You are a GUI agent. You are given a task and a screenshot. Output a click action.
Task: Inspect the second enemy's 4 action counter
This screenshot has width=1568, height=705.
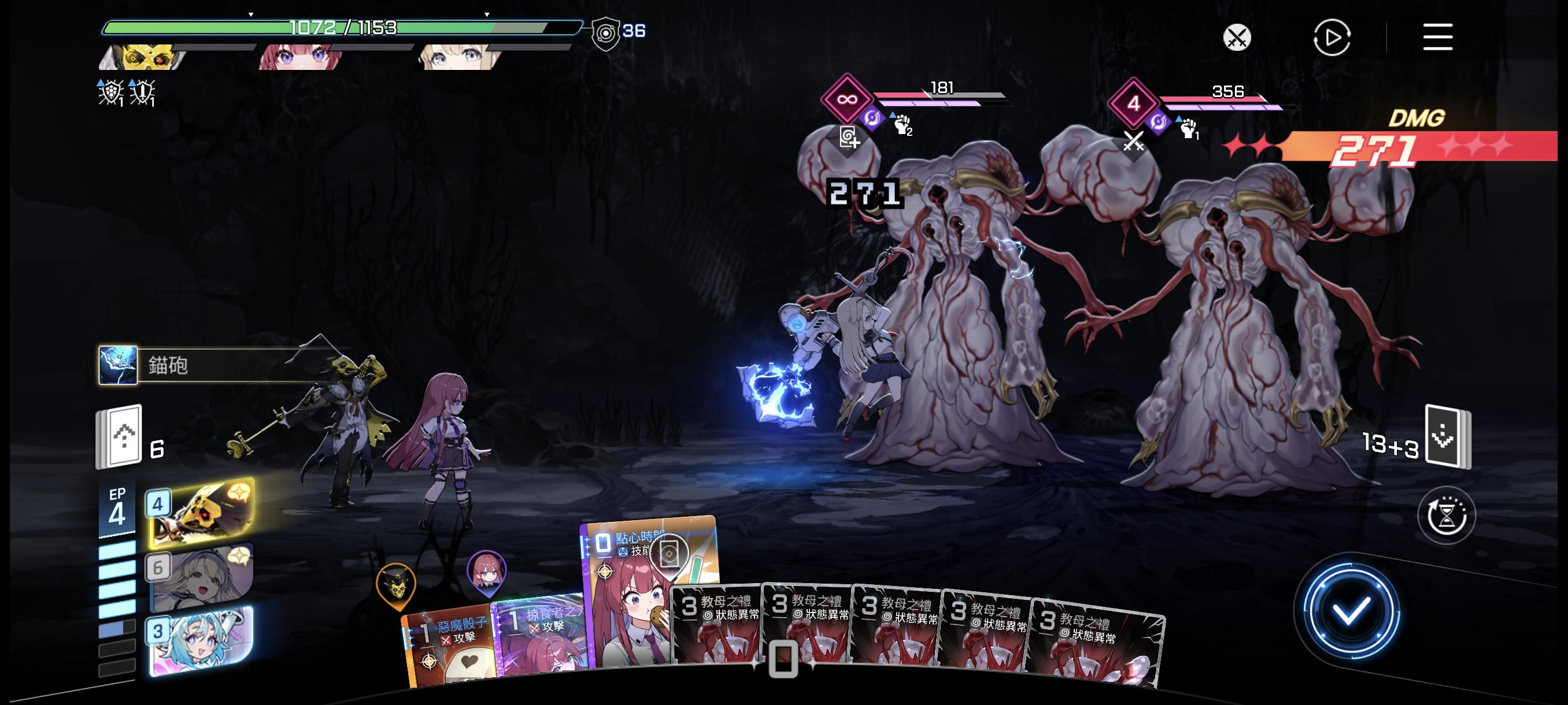1133,103
